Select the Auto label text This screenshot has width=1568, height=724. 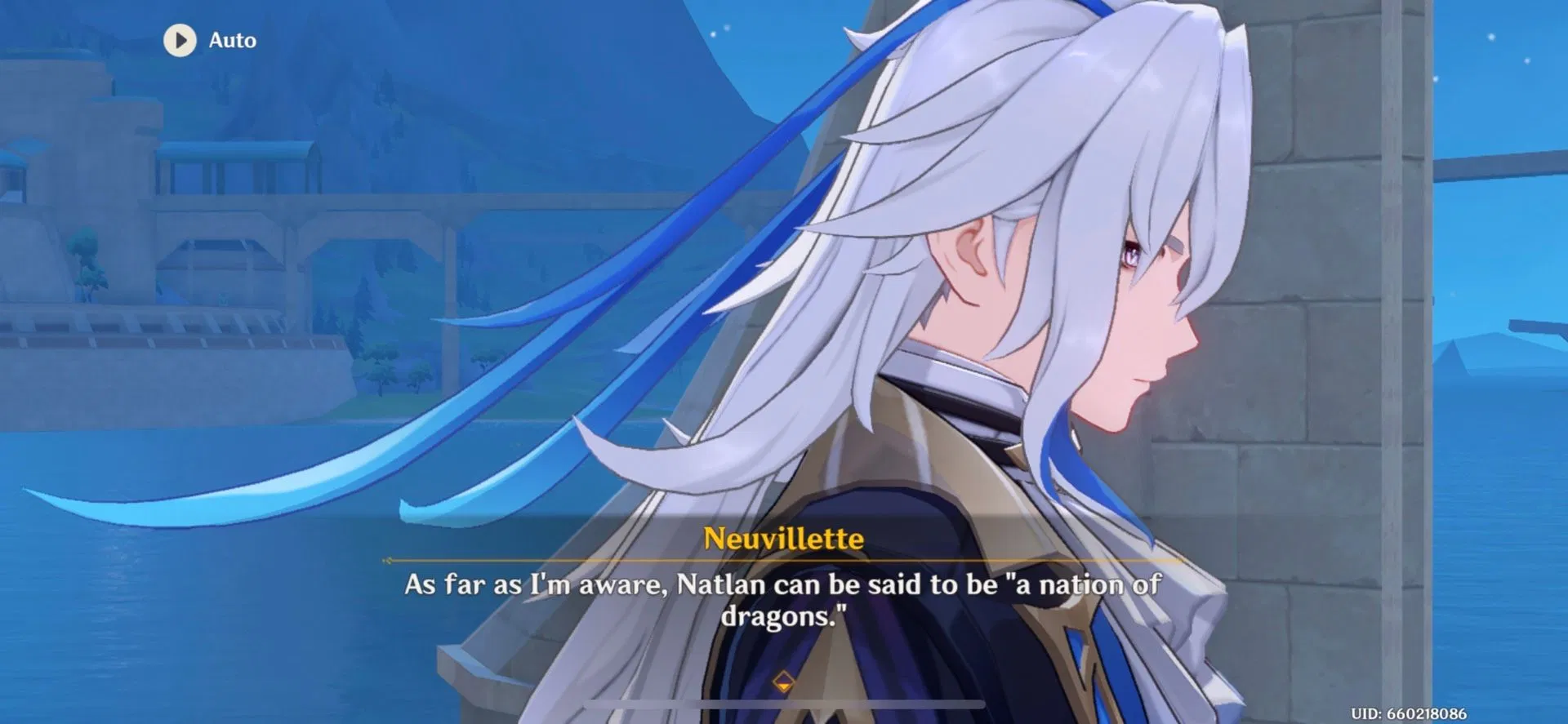point(233,39)
